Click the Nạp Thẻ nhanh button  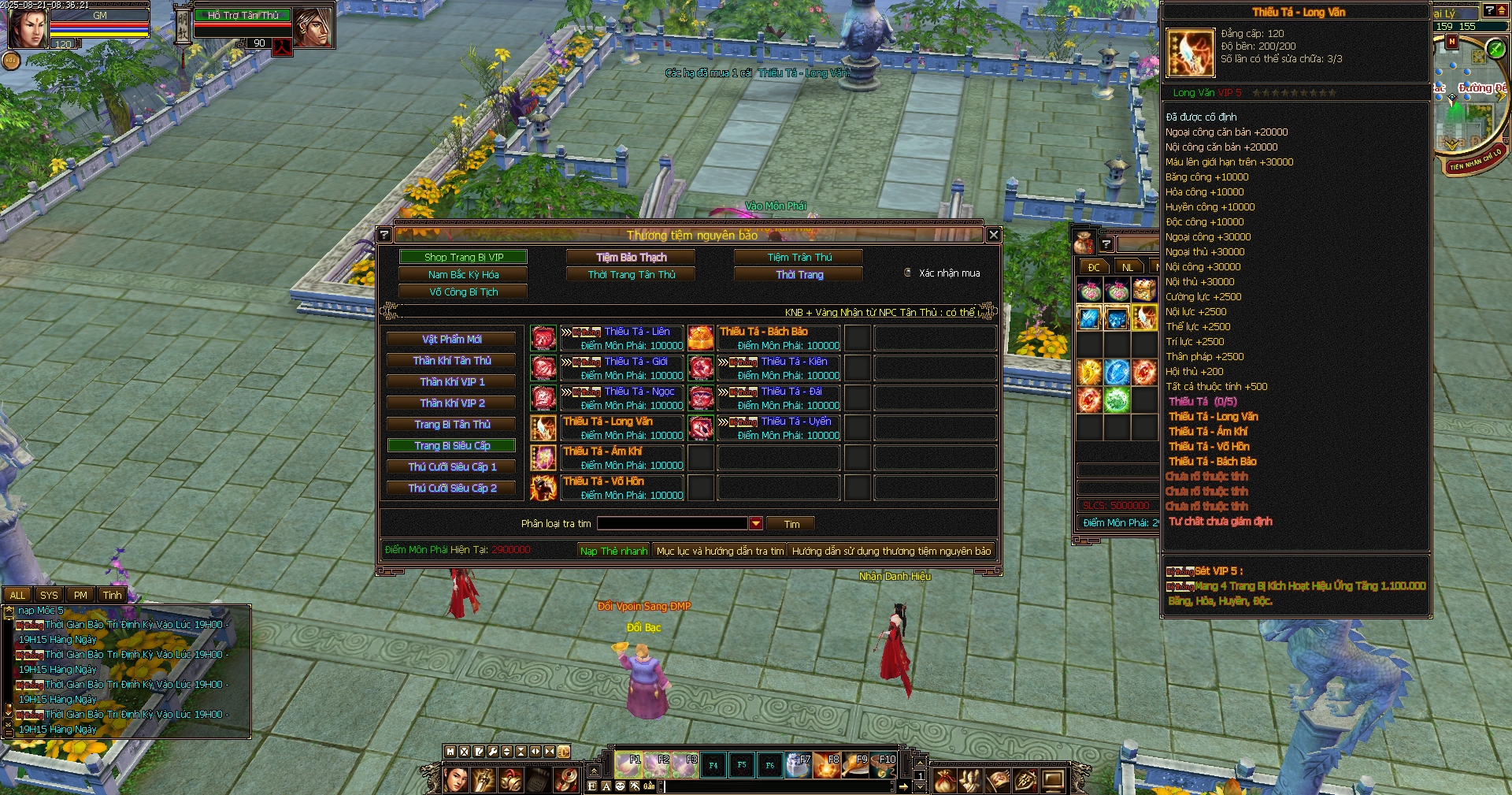[x=613, y=551]
